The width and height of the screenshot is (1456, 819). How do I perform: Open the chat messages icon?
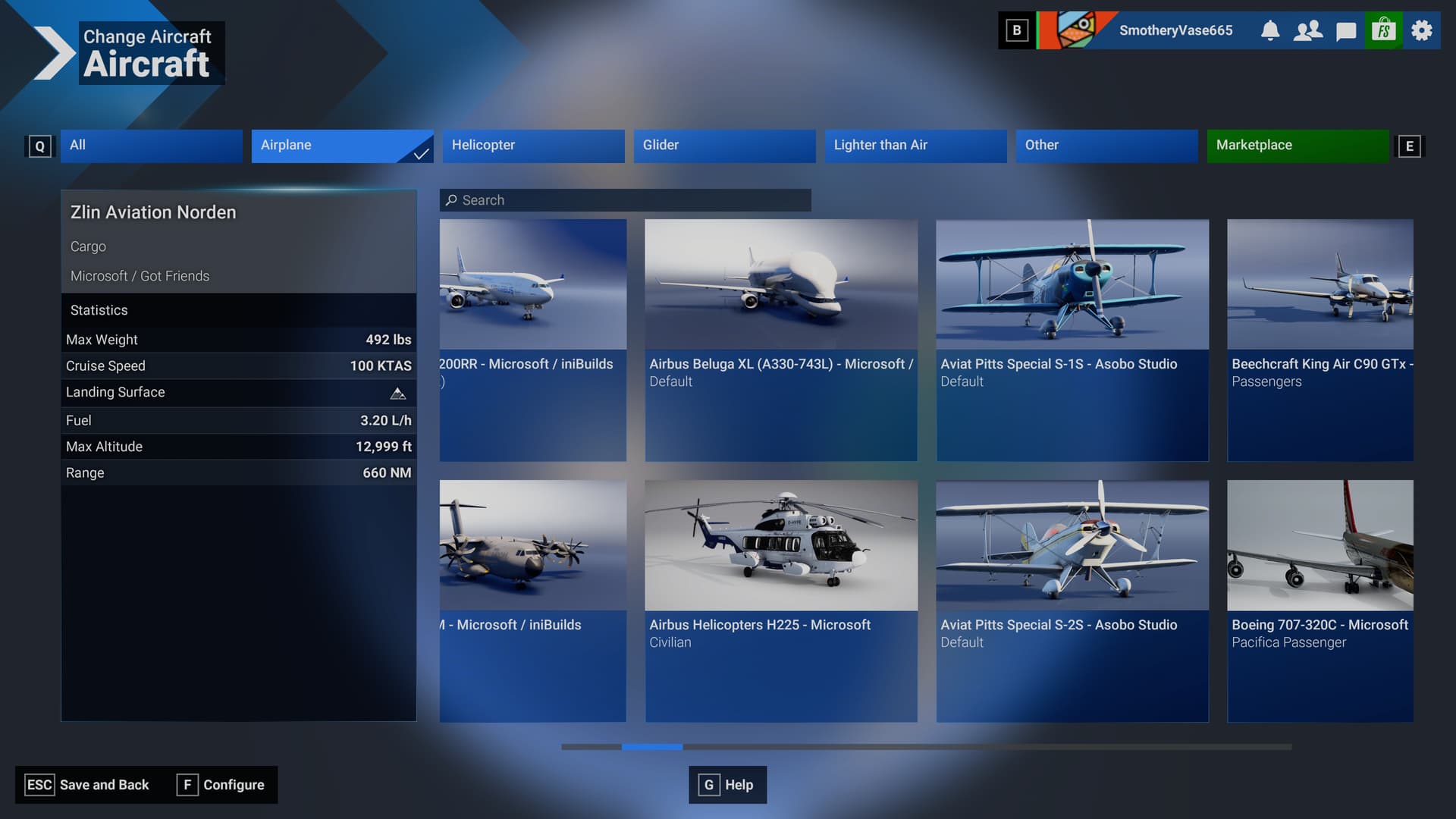1345,30
